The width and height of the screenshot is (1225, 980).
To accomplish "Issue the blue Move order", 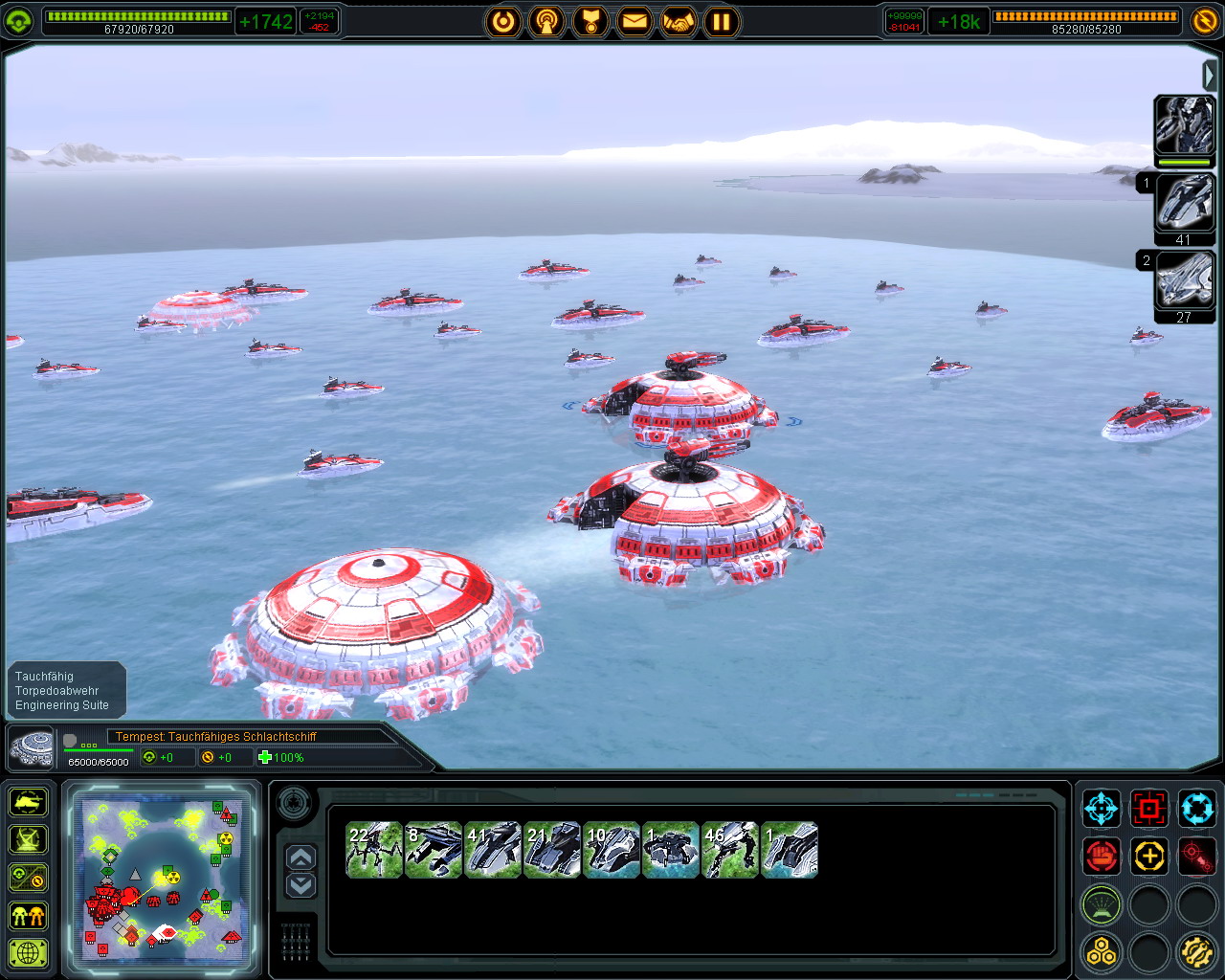I will tap(1101, 809).
